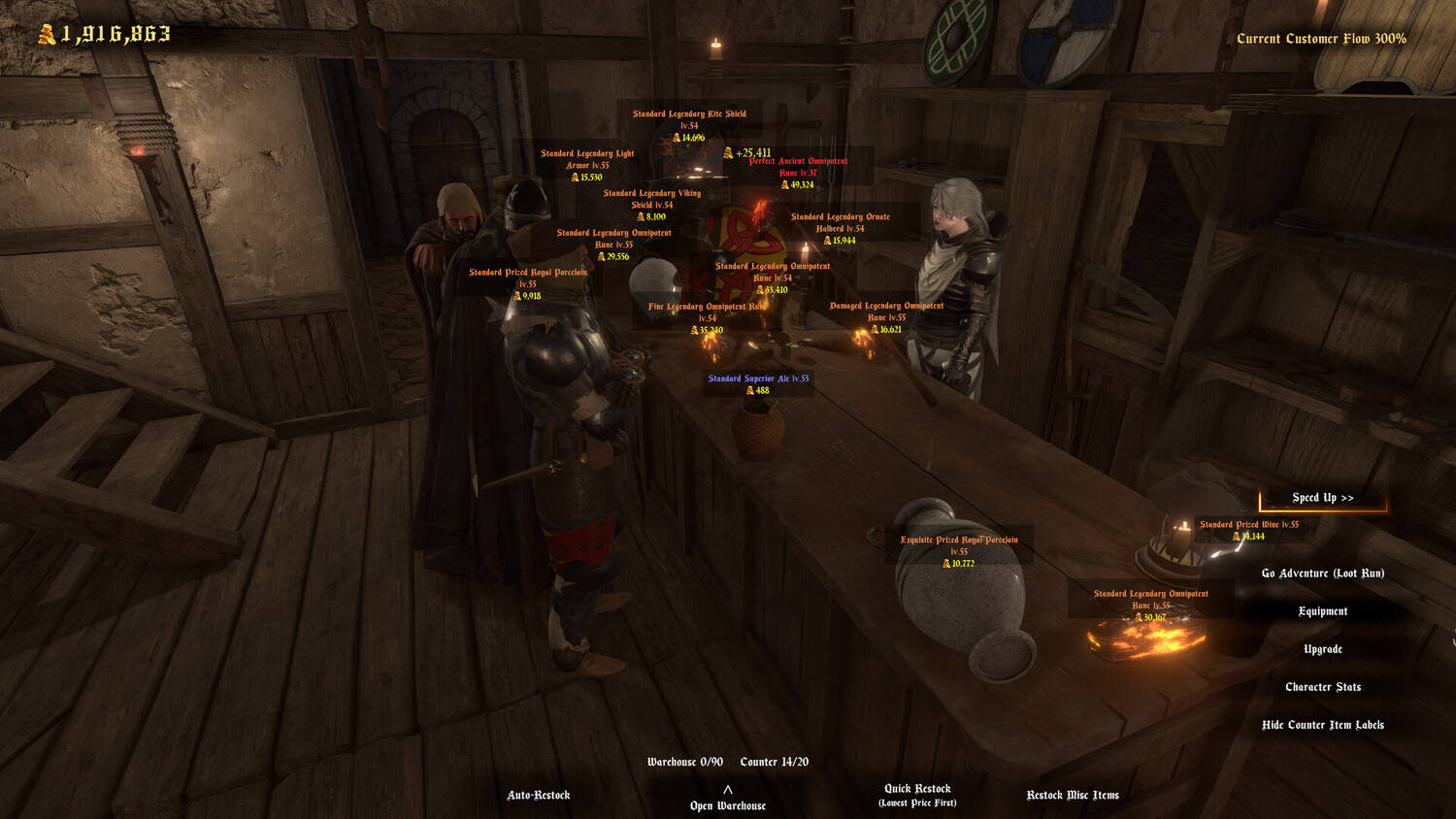The image size is (1456, 819).
Task: Quick Restock lowest price first
Action: 917,795
